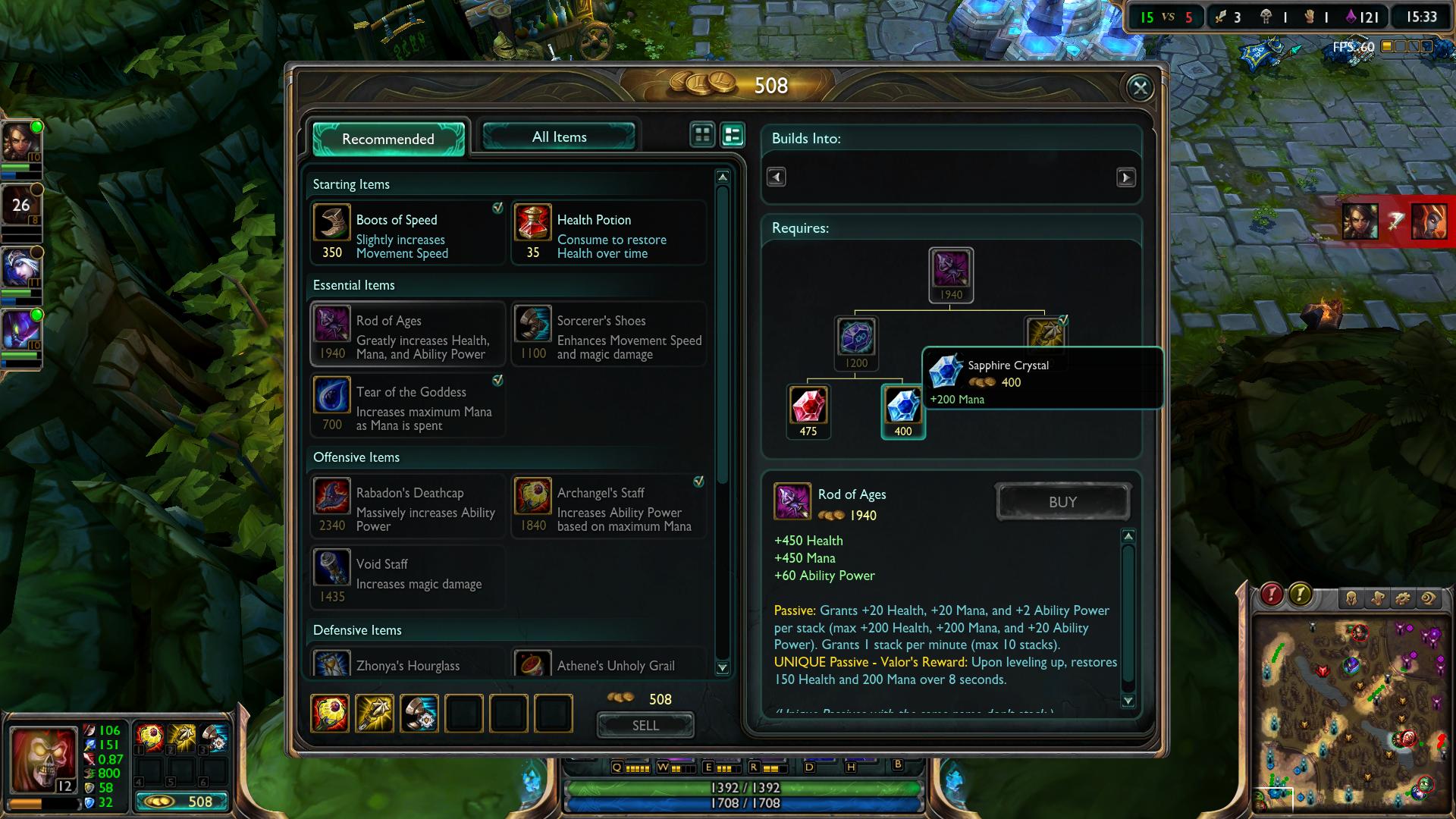Pick Sorcerer's Shoes from Essential Items

(x=608, y=334)
